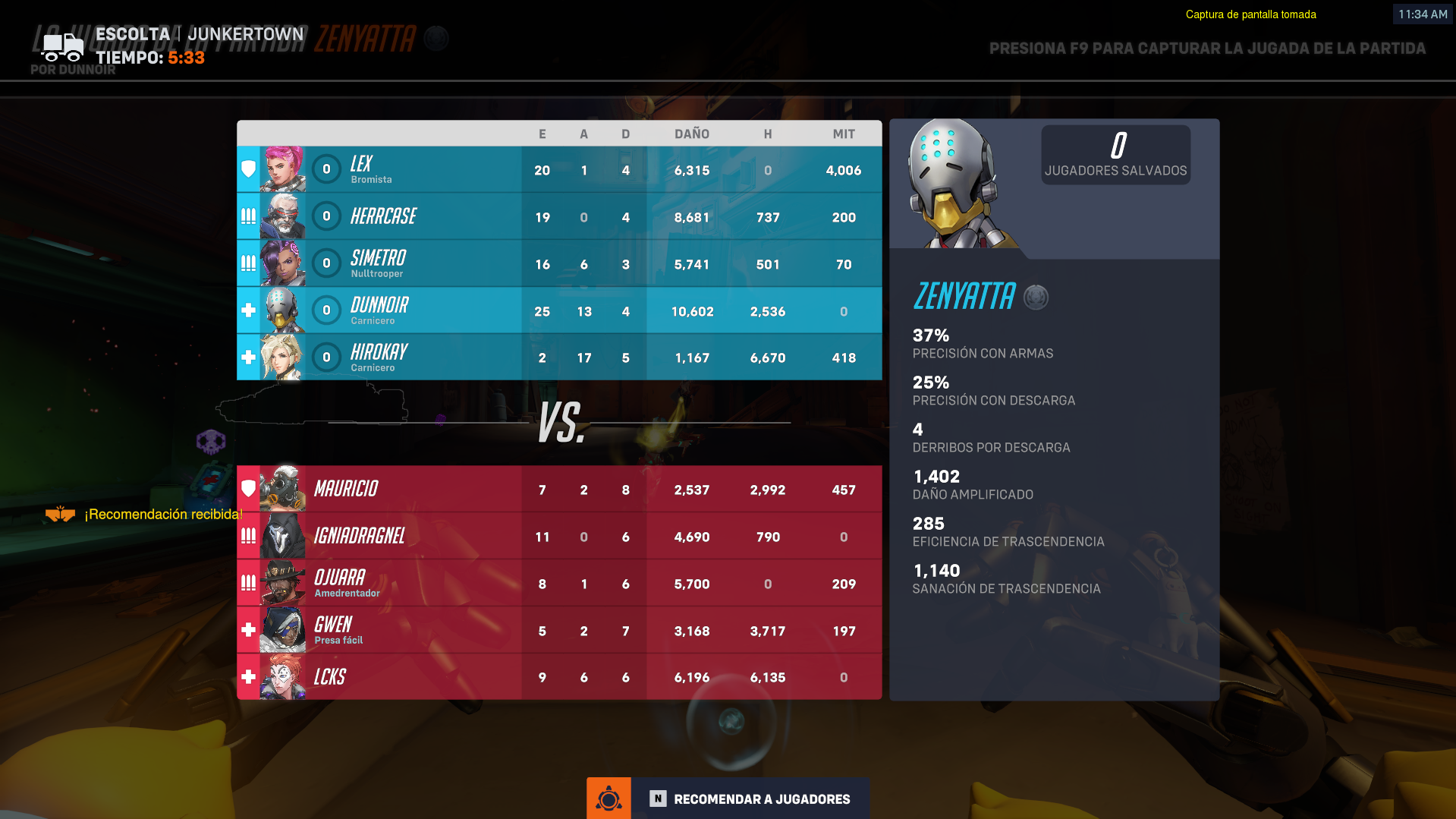
Task: Click the orange Overwatch logo on recommend bar
Action: click(x=609, y=798)
